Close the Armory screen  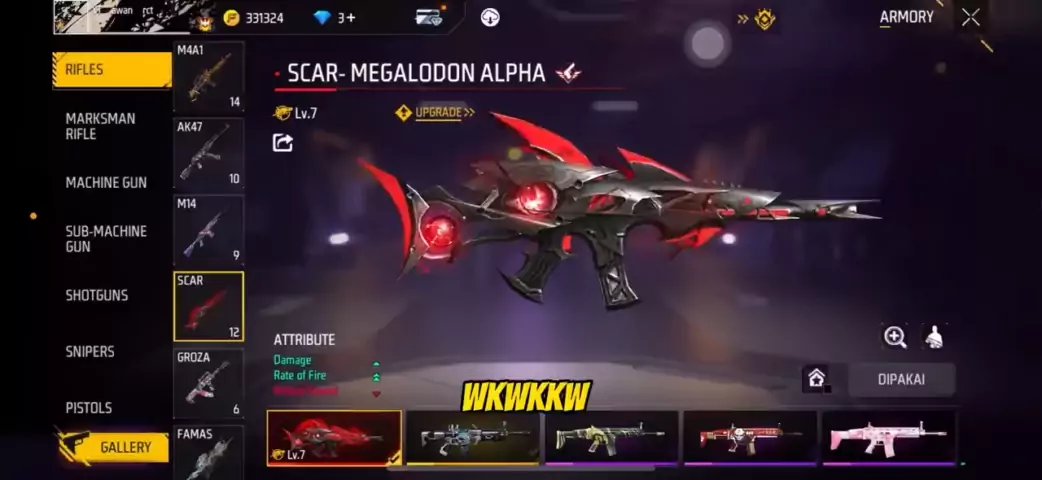click(970, 17)
